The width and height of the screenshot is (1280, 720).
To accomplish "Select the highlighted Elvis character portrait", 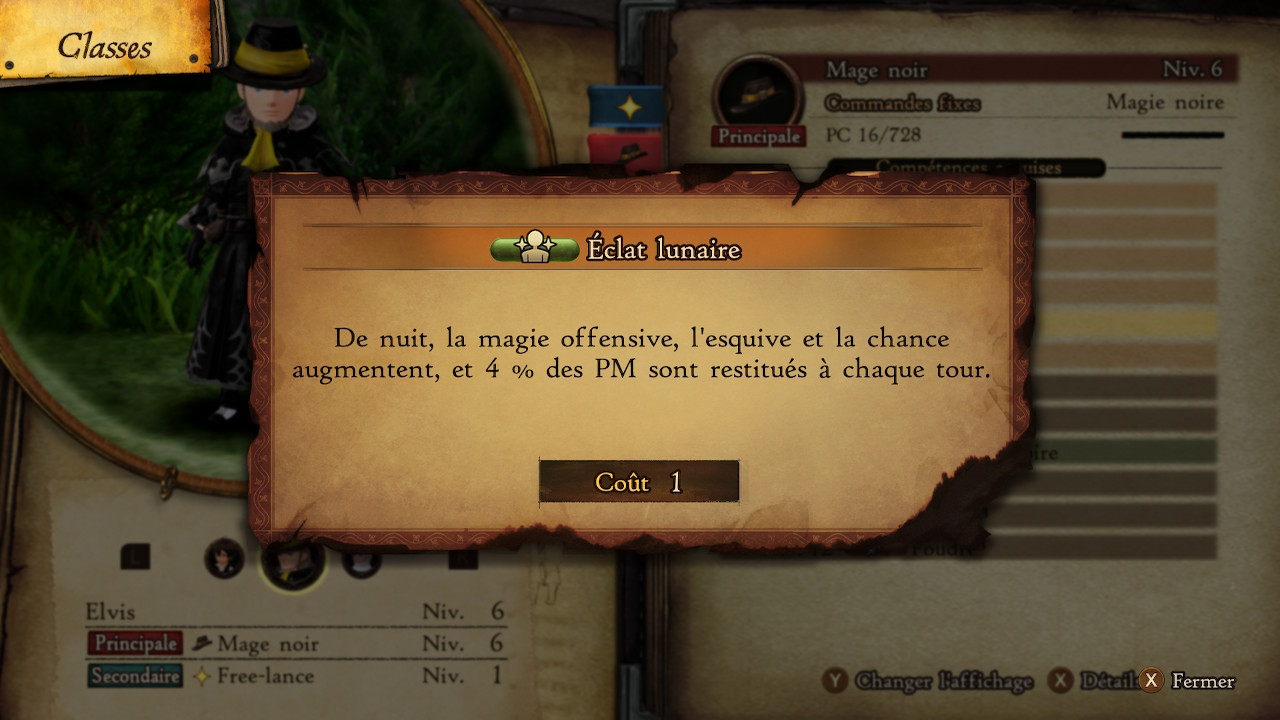I will pos(292,560).
